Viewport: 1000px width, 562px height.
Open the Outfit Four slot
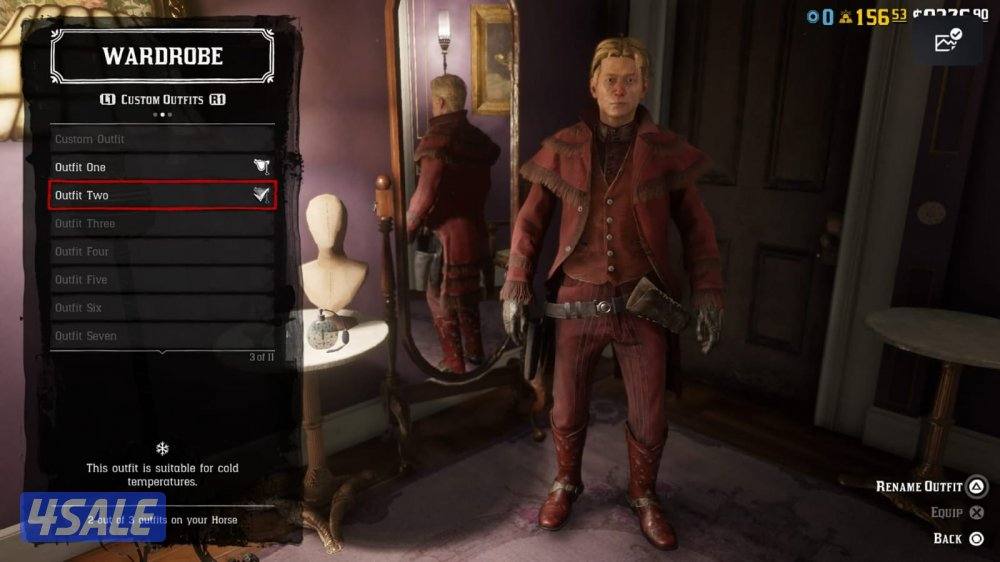pyautogui.click(x=161, y=251)
